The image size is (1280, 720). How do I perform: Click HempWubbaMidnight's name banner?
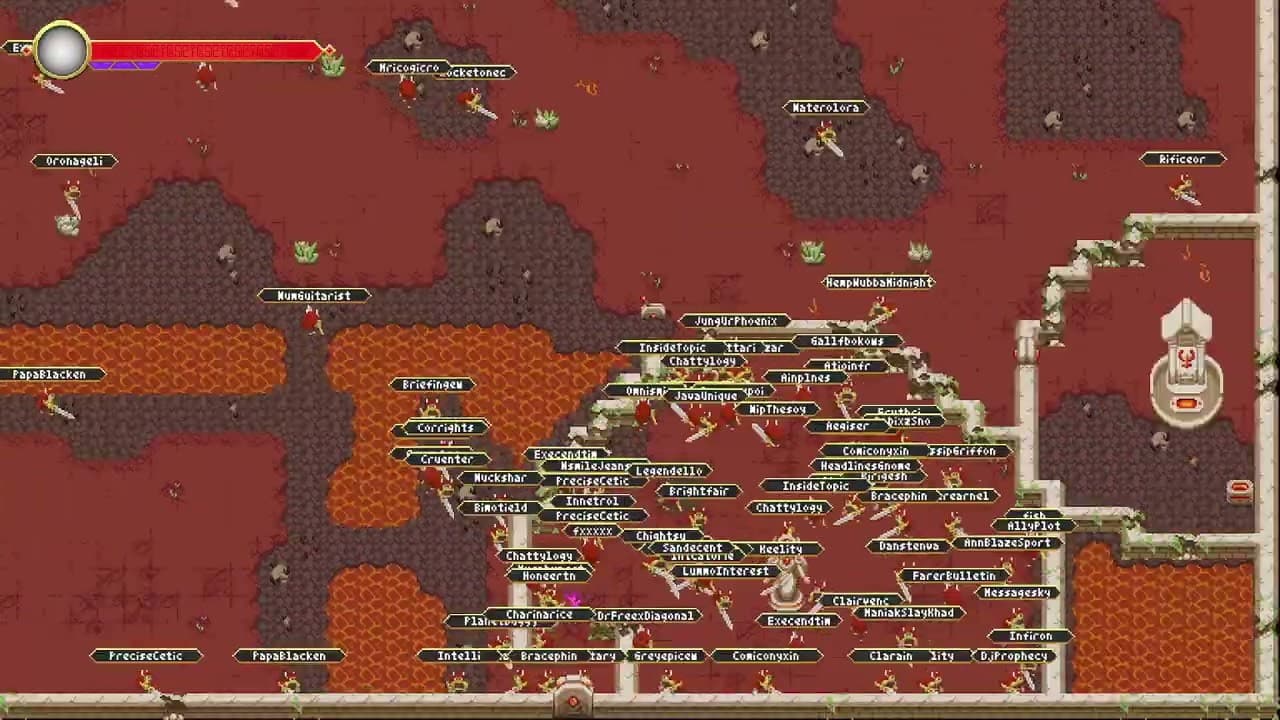[875, 283]
